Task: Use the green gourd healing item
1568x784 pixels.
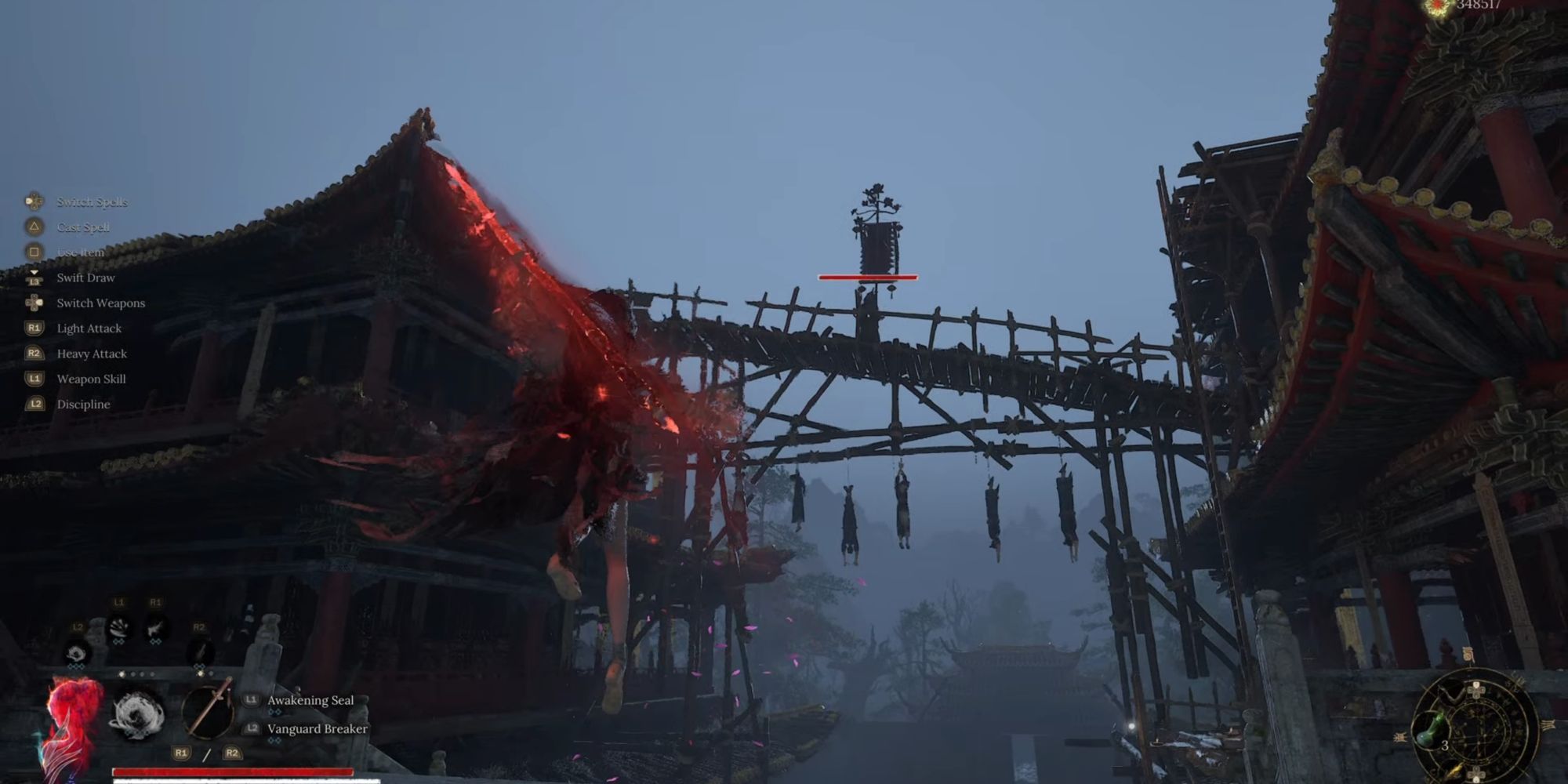Action: click(1428, 731)
